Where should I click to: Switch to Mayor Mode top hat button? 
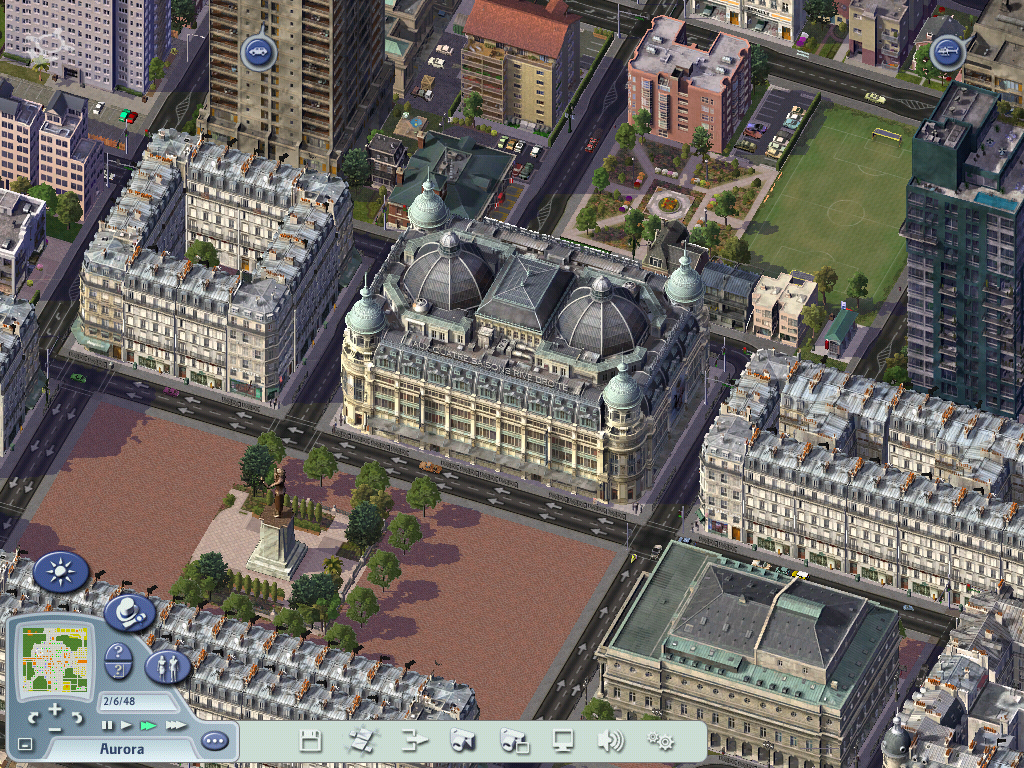pos(129,612)
